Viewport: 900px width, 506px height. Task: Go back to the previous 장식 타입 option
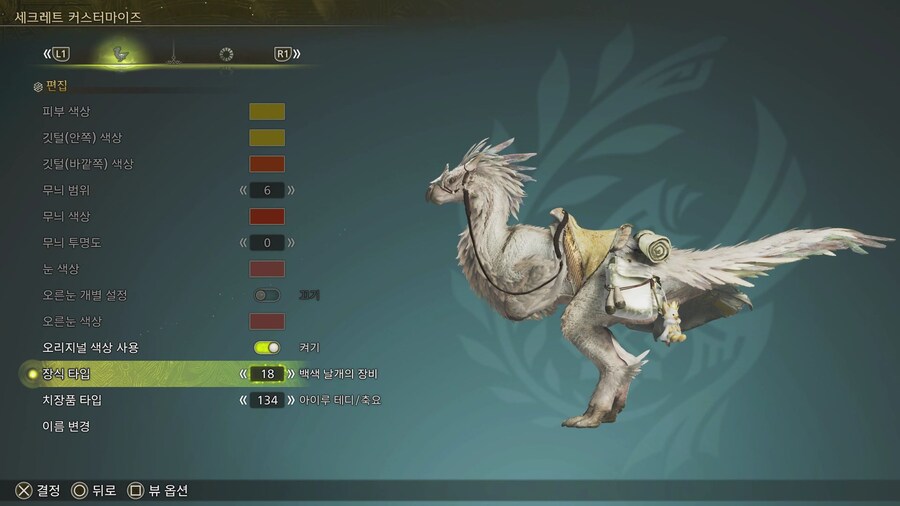(x=243, y=374)
